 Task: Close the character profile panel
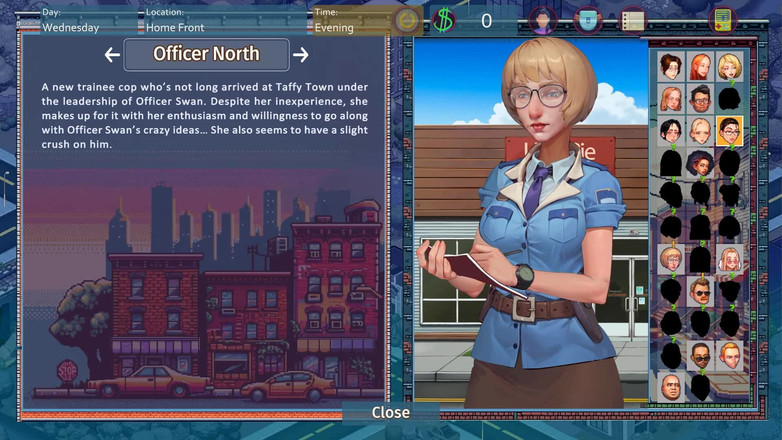tap(390, 412)
